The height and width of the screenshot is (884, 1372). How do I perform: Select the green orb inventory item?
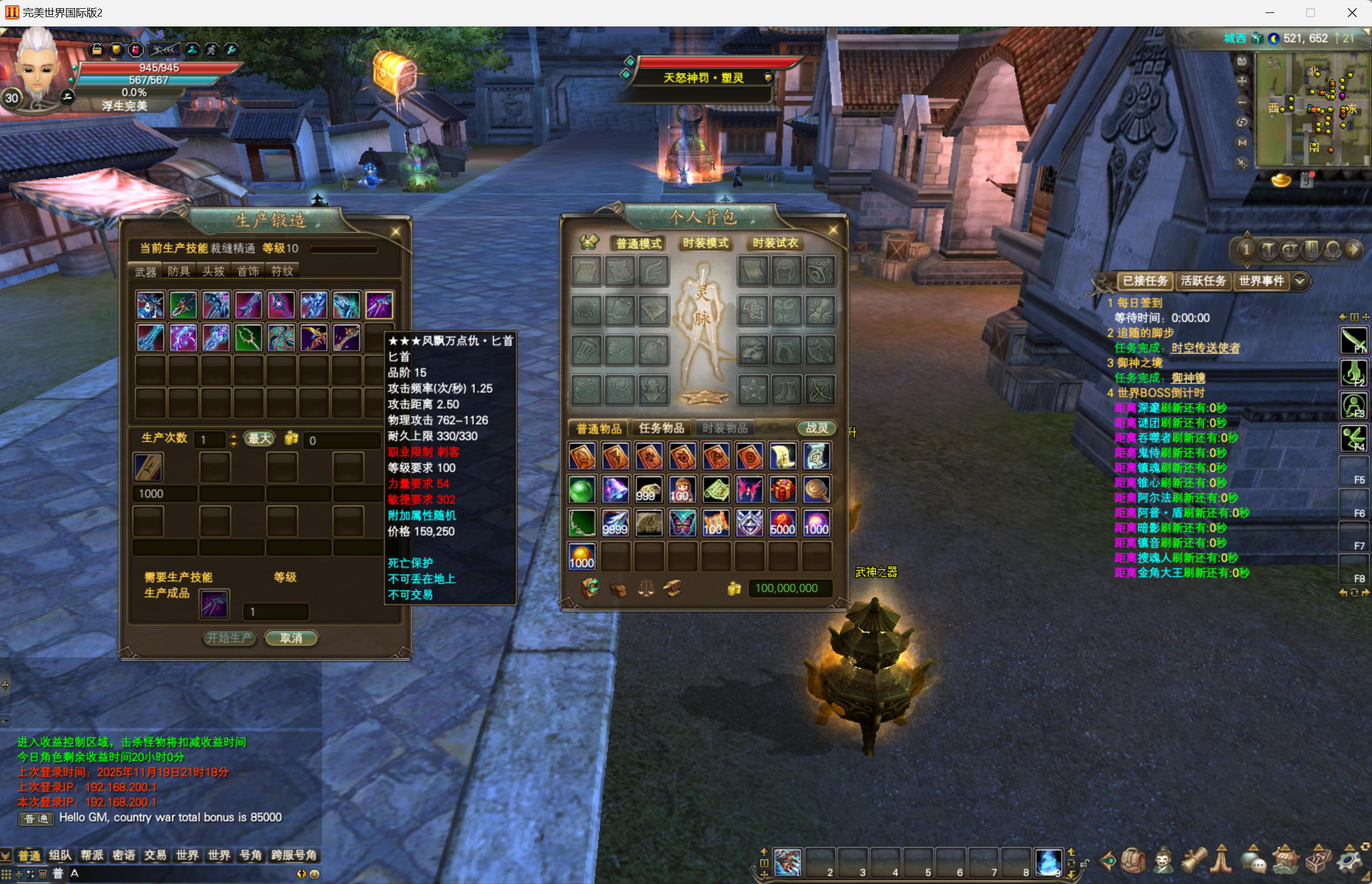coord(582,490)
